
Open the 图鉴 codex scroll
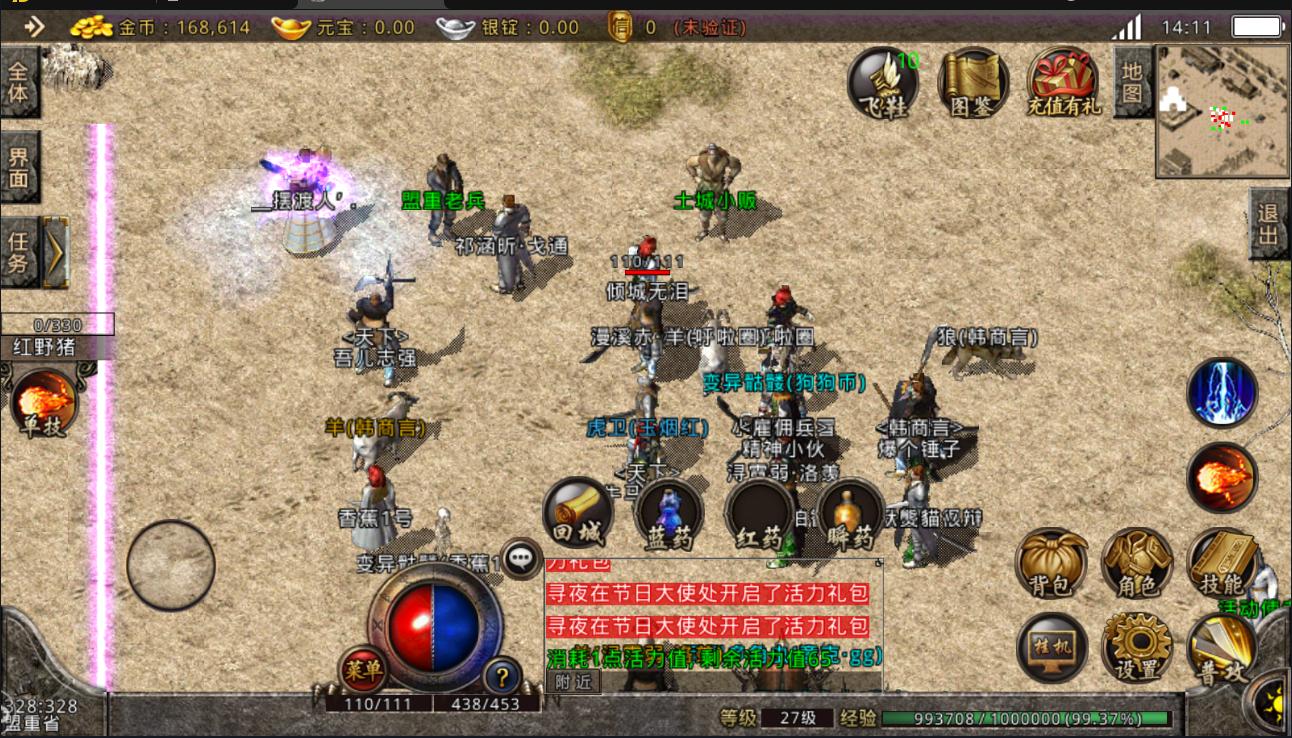tap(972, 83)
